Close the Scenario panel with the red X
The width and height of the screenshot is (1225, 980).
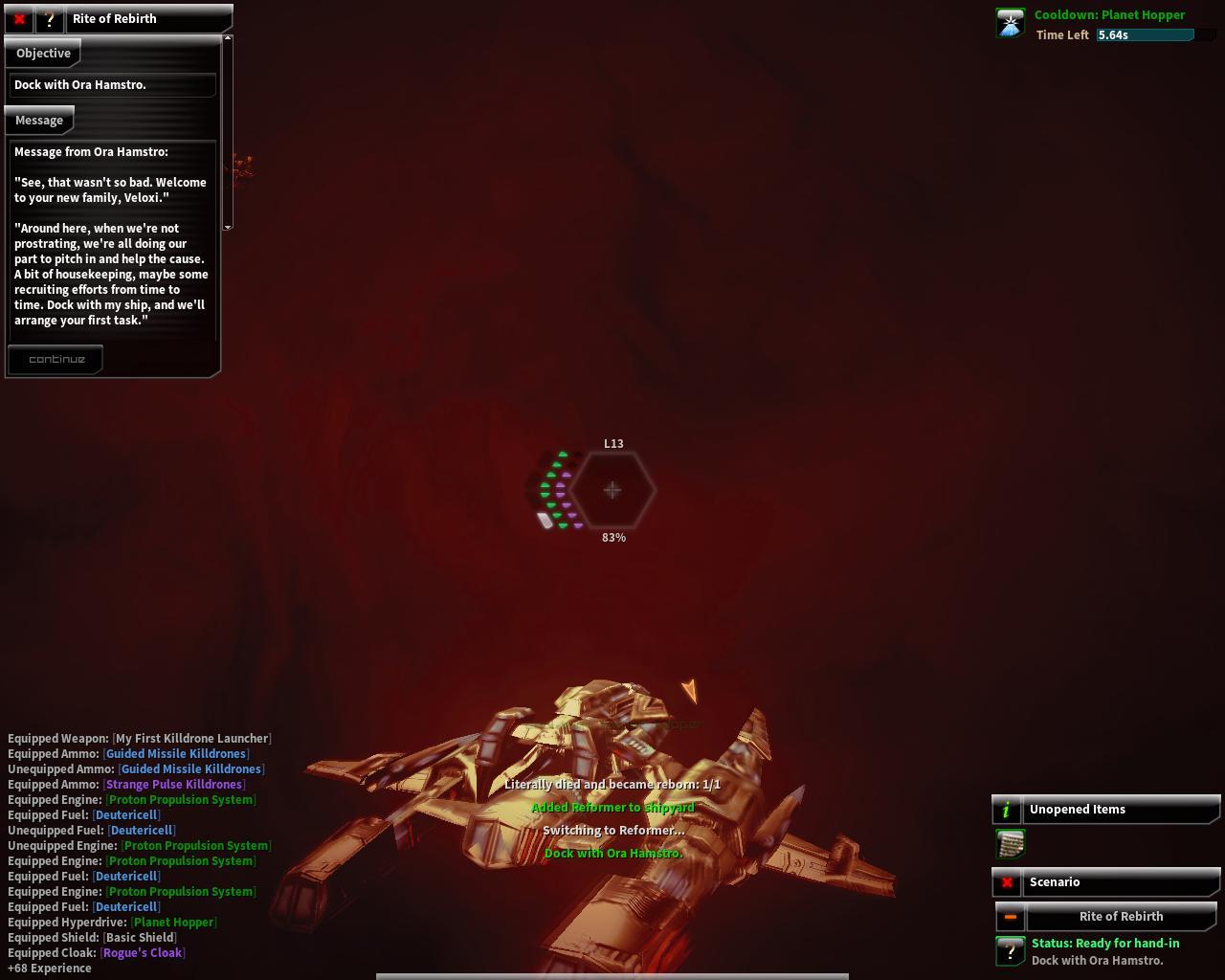[1007, 882]
